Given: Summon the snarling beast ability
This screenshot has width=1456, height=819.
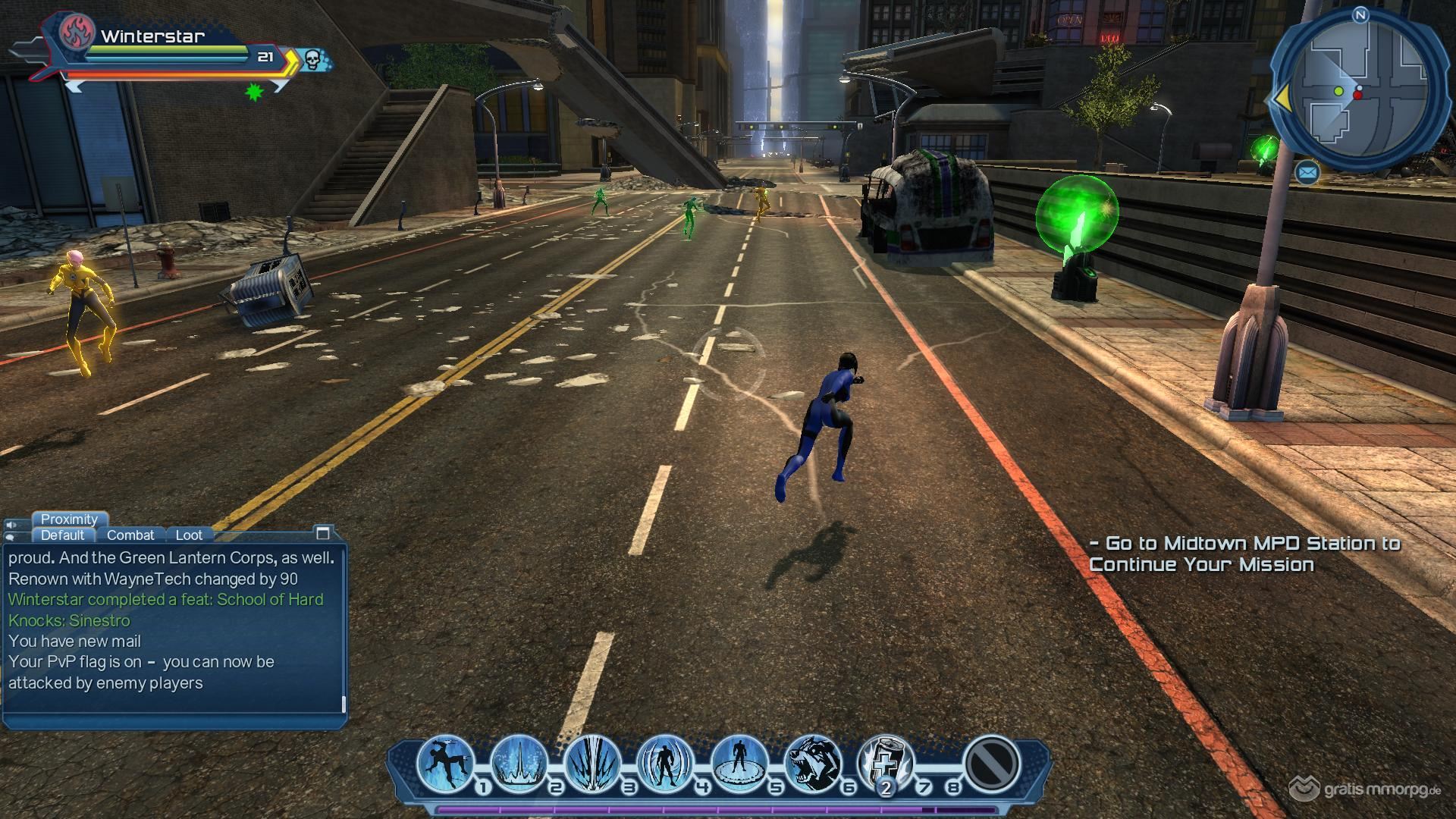Looking at the screenshot, I should [x=811, y=763].
